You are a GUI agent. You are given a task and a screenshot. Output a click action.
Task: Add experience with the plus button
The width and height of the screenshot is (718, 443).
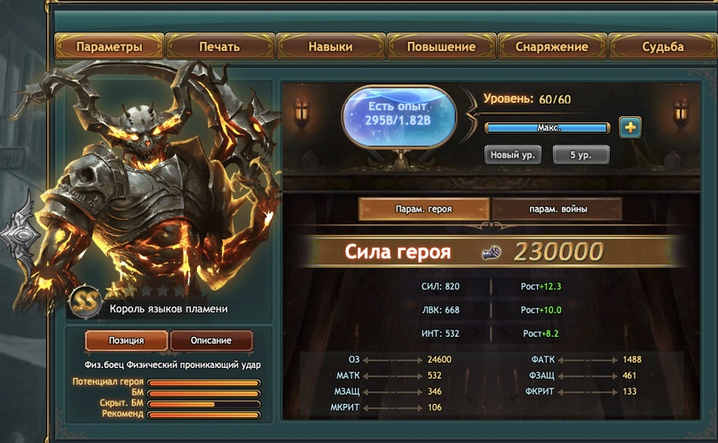tap(630, 127)
